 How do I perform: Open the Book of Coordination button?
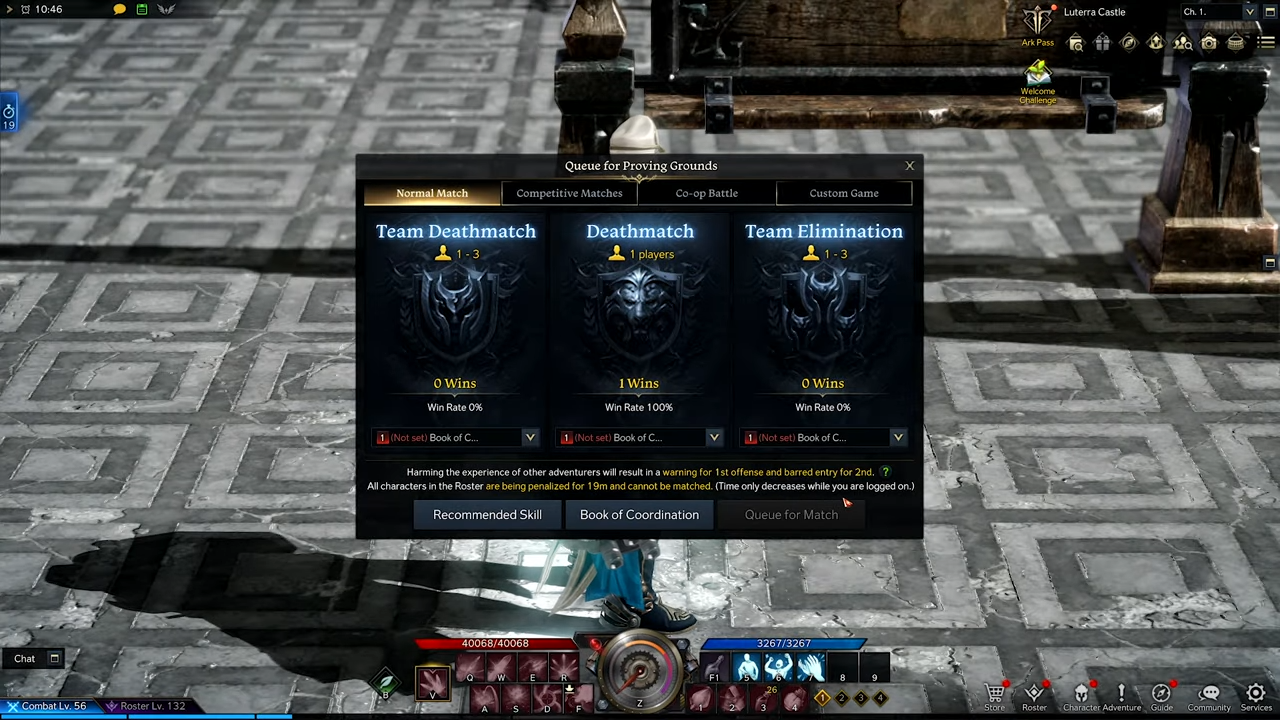click(x=639, y=515)
